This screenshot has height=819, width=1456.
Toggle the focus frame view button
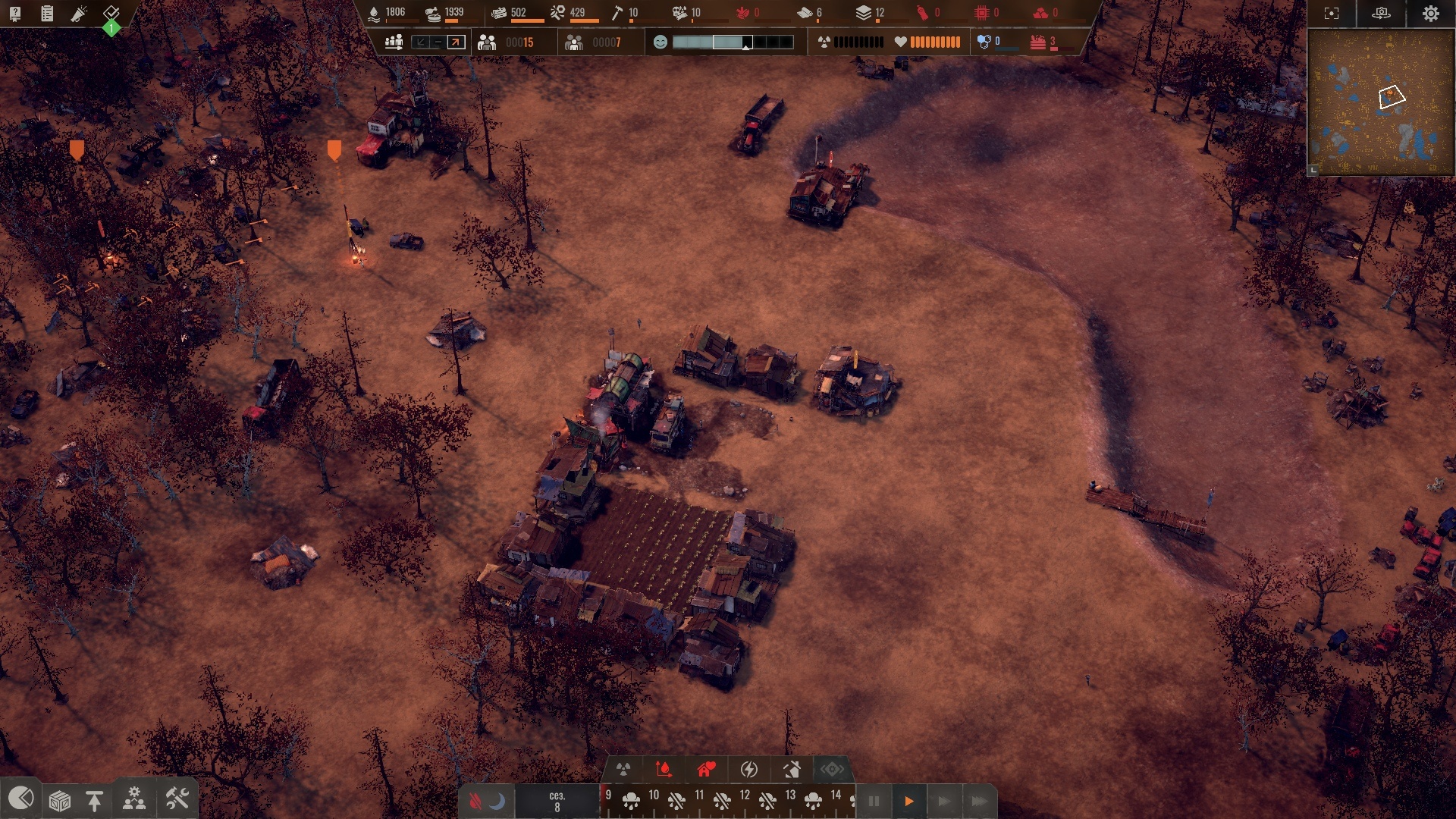(x=1332, y=14)
